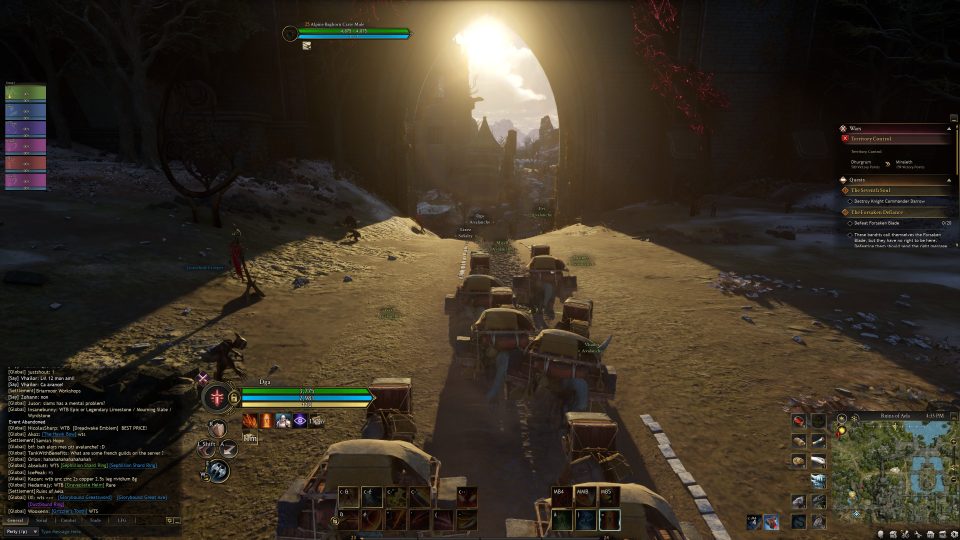Activate the double-bladed axe weapon skill
The width and height of the screenshot is (960, 540).
coord(219,471)
